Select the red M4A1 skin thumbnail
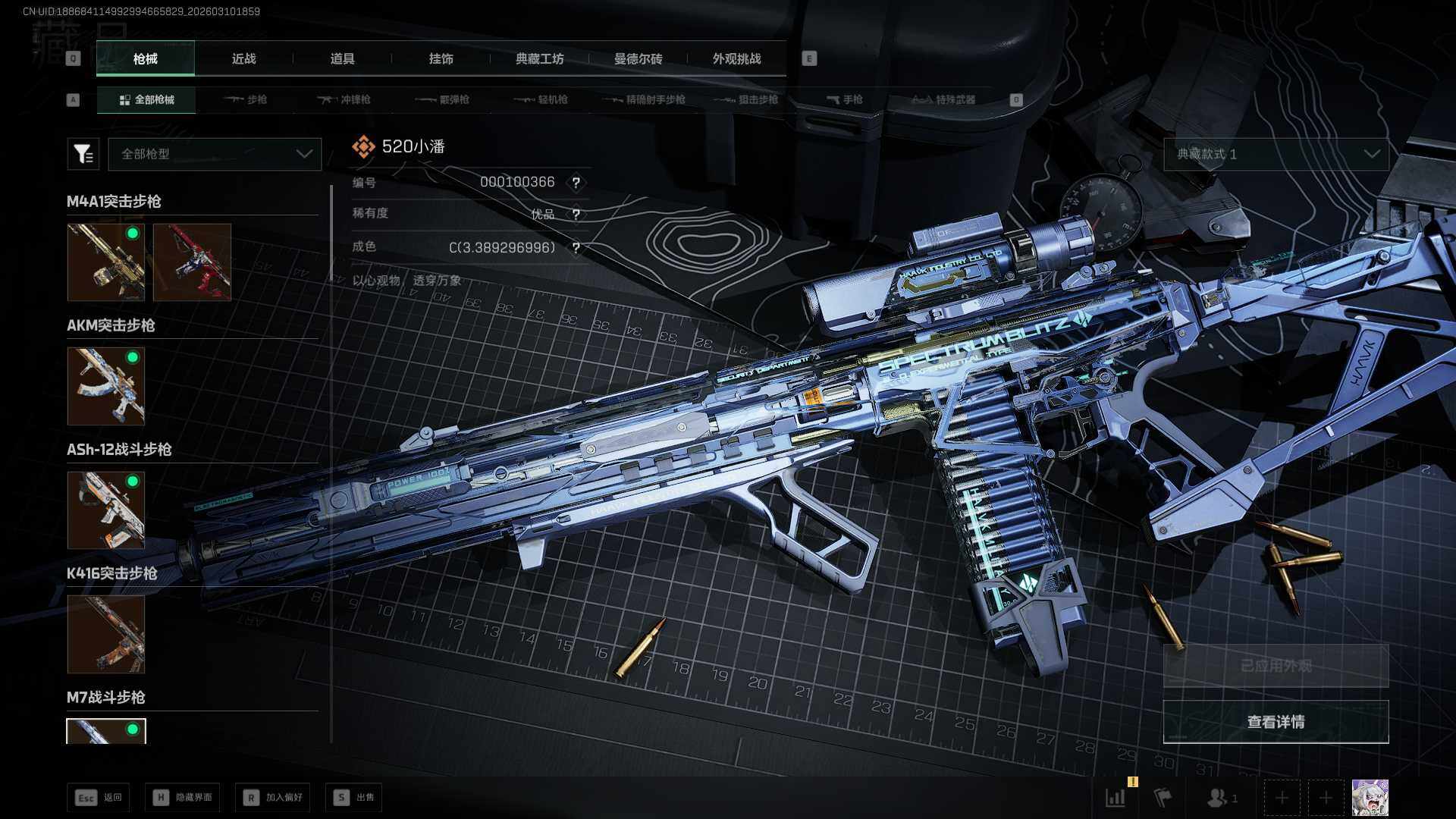The width and height of the screenshot is (1456, 819). click(x=192, y=262)
